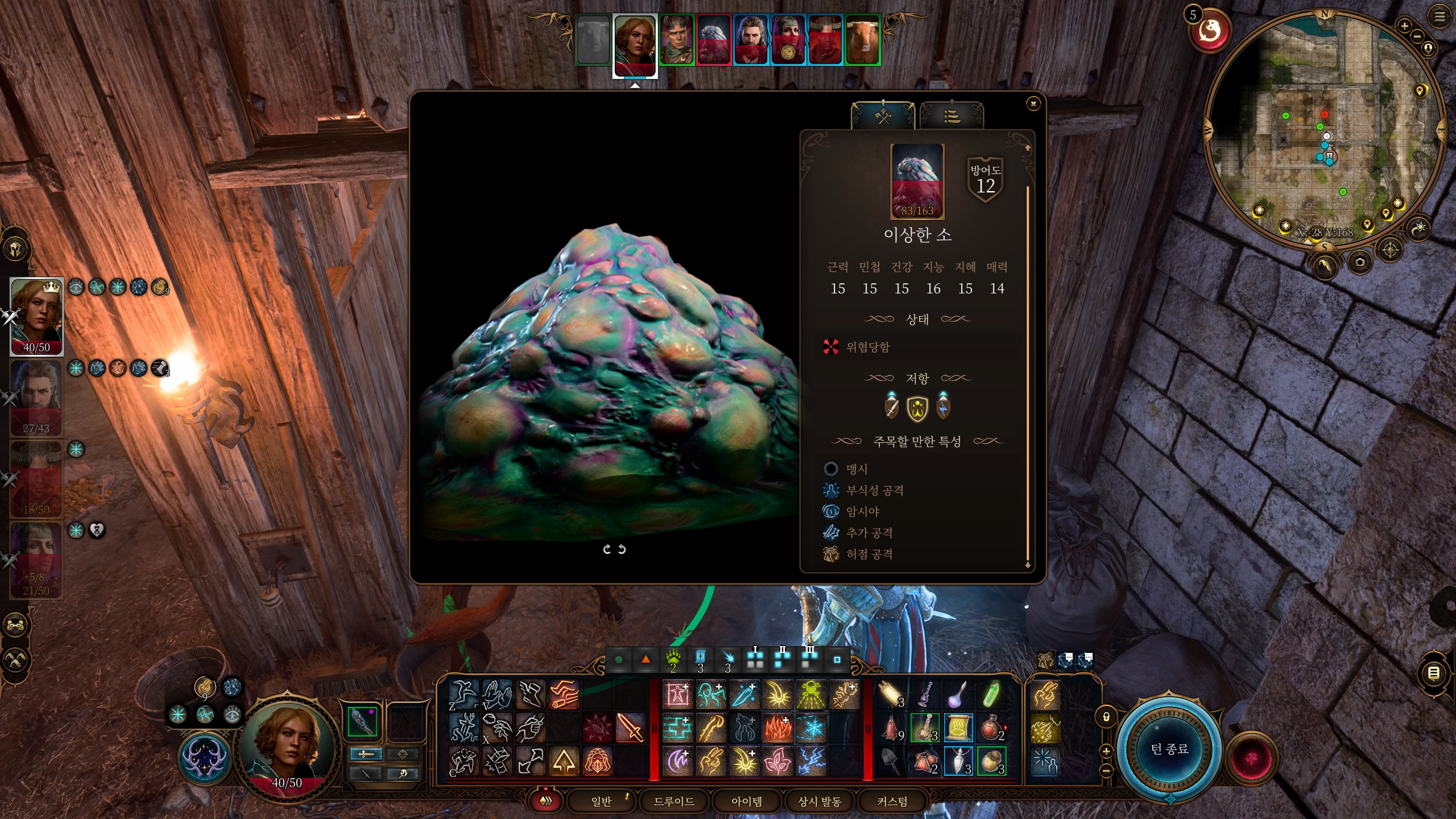The width and height of the screenshot is (1456, 819).
Task: Click the equipped weapon slot
Action: 362,721
